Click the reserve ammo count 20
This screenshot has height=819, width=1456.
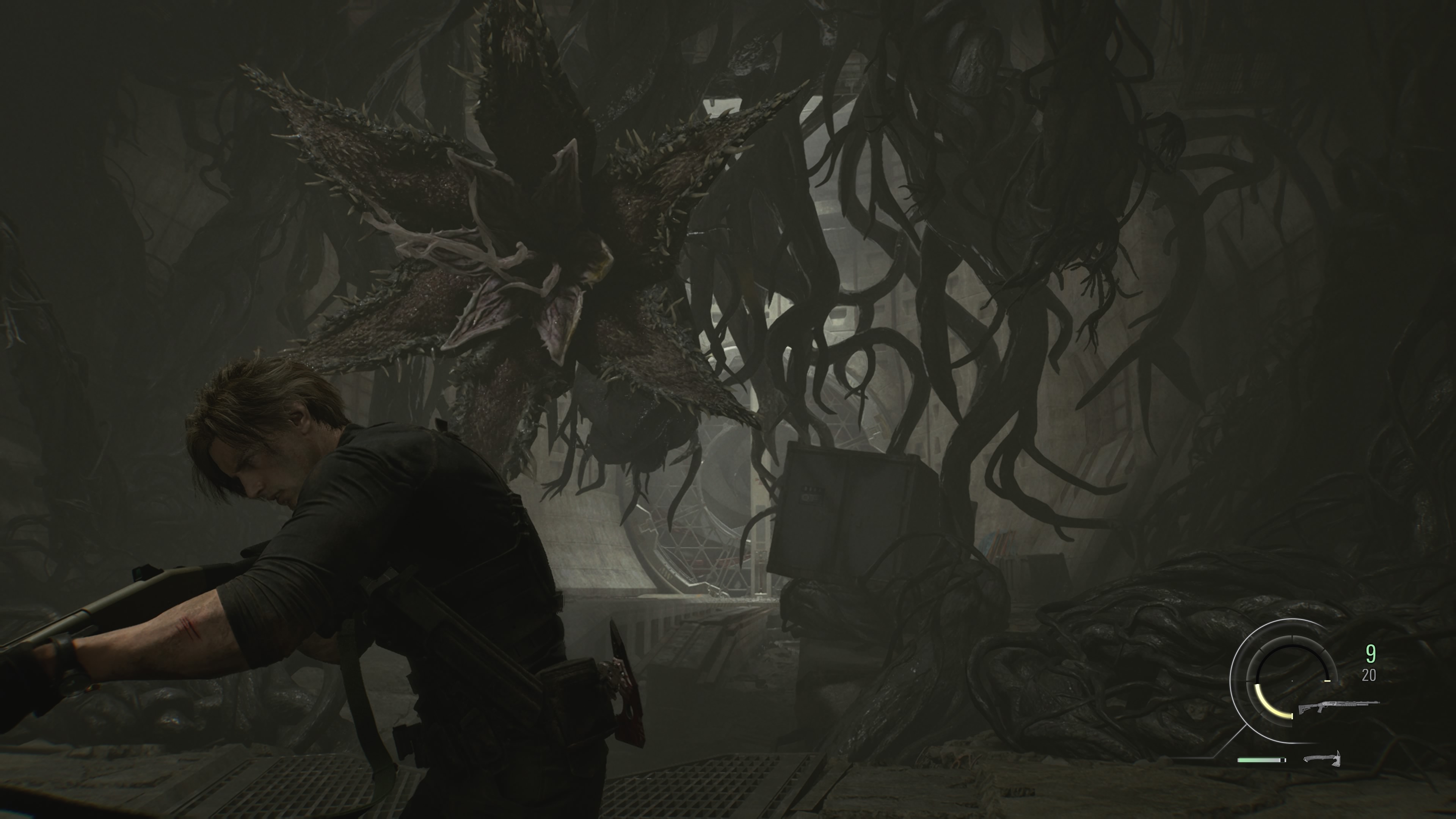coord(1369,675)
